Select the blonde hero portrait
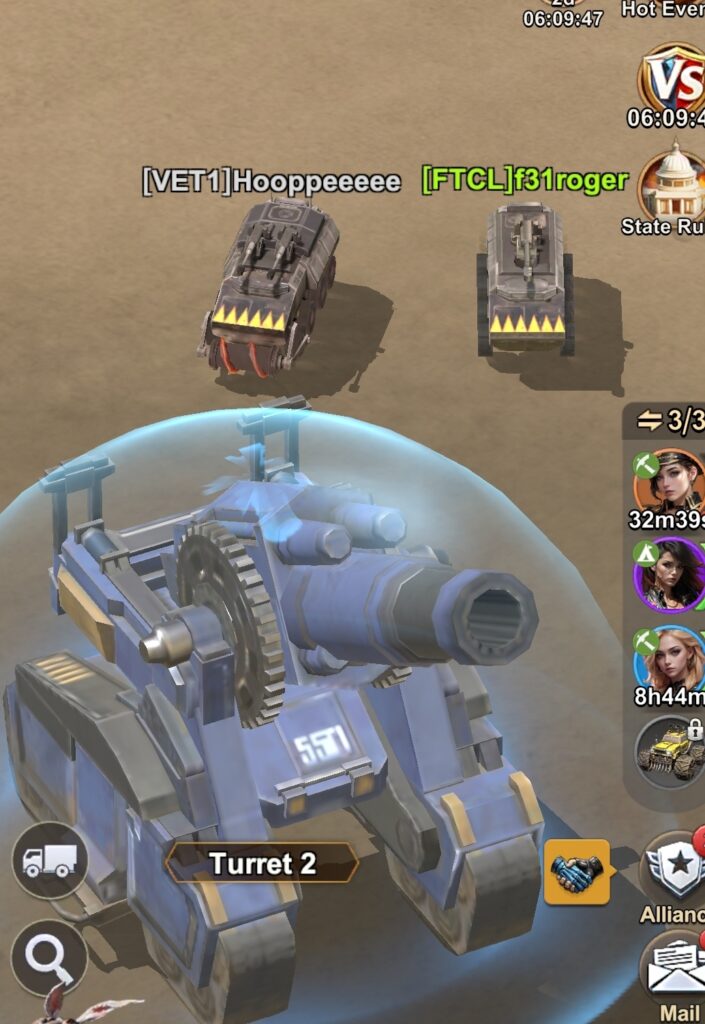Viewport: 705px width, 1024px height. click(669, 658)
